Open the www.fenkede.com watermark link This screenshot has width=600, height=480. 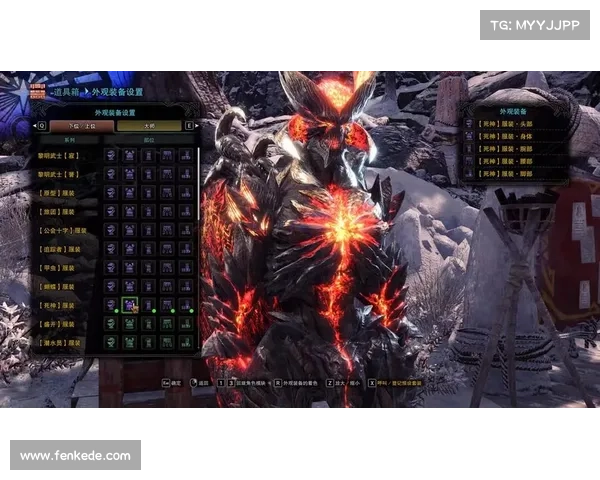click(76, 456)
